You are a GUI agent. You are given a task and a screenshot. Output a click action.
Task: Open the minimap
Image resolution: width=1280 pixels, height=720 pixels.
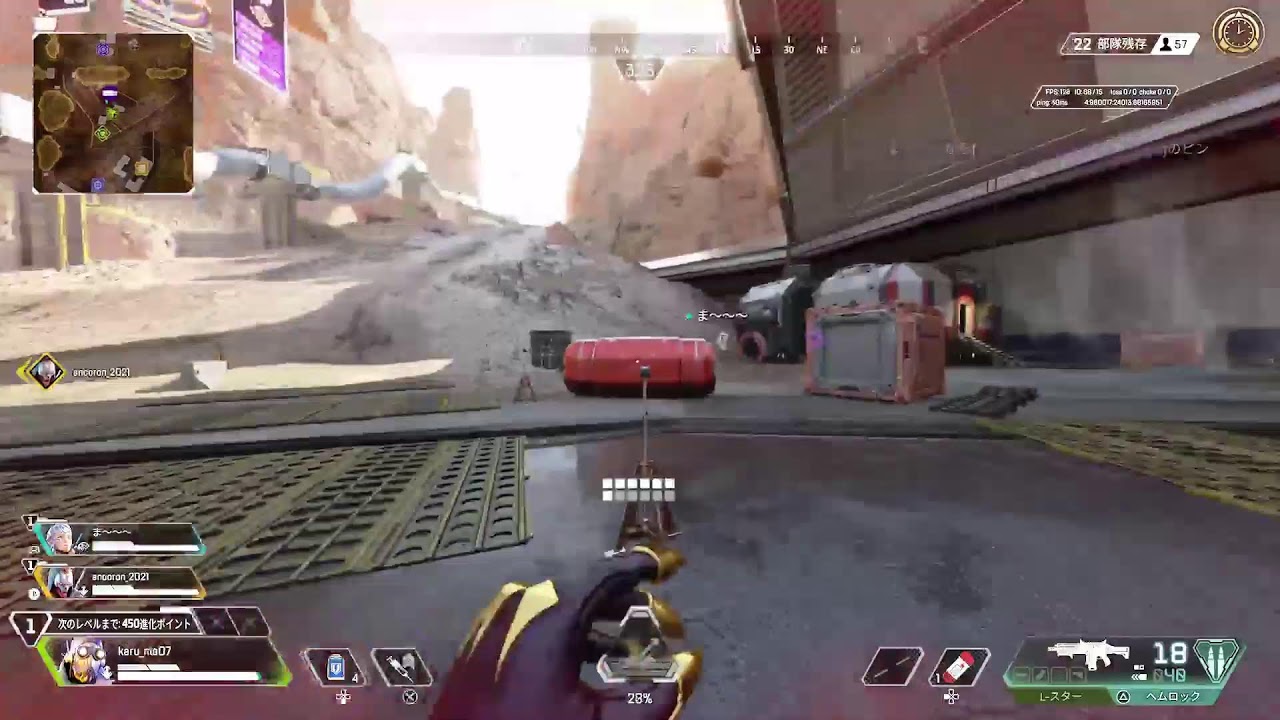pos(113,113)
